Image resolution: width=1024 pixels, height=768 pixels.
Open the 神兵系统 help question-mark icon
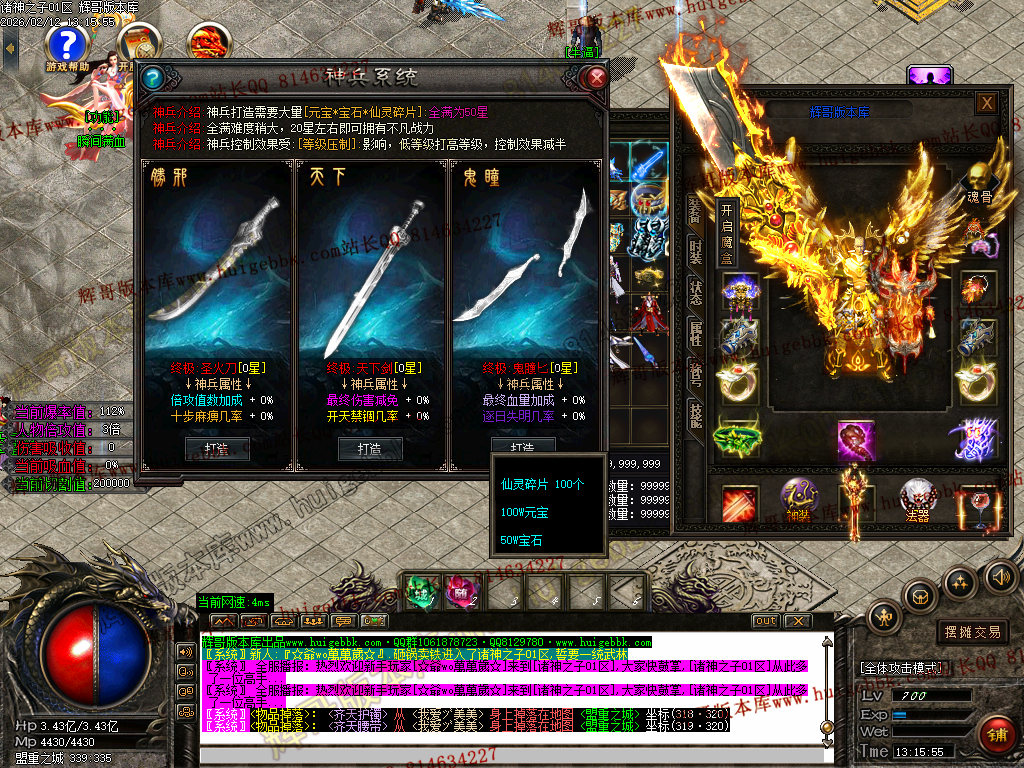(154, 77)
